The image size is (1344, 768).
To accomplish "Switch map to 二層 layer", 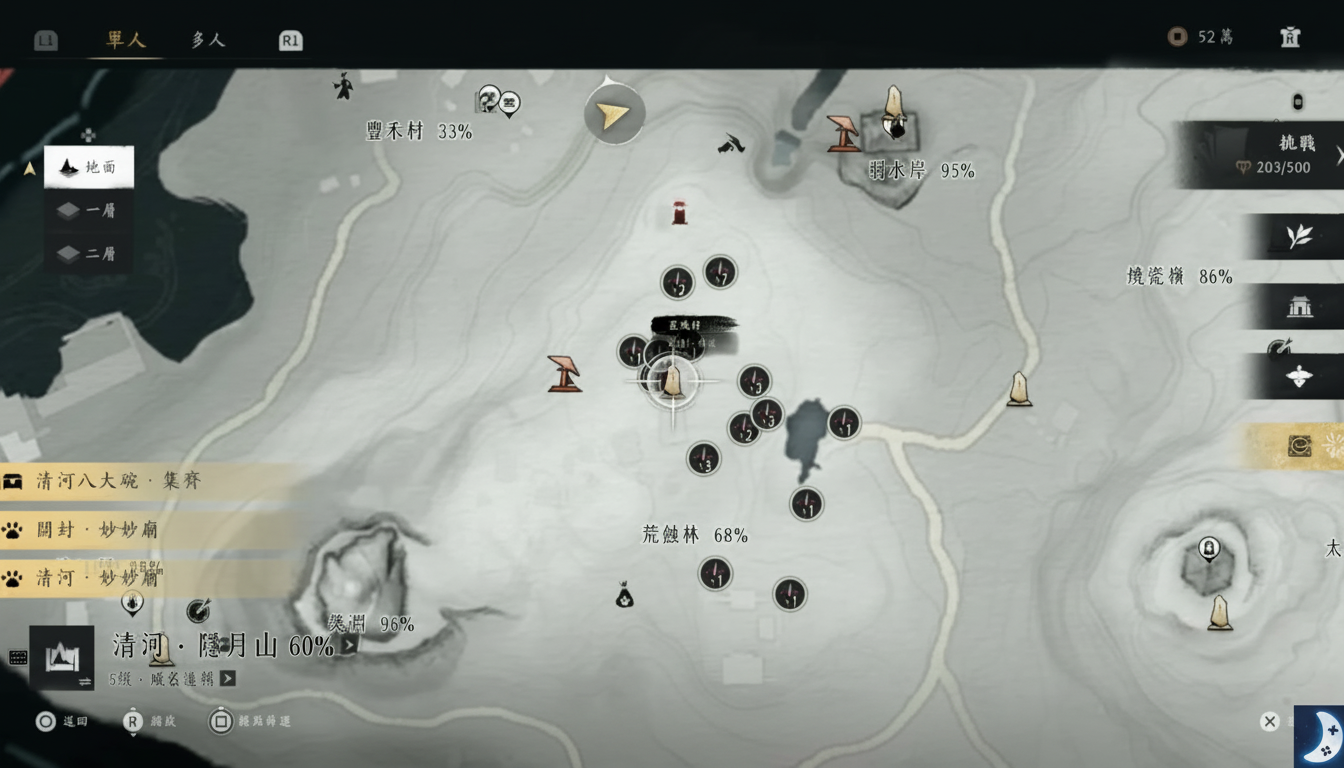I will pyautogui.click(x=88, y=254).
